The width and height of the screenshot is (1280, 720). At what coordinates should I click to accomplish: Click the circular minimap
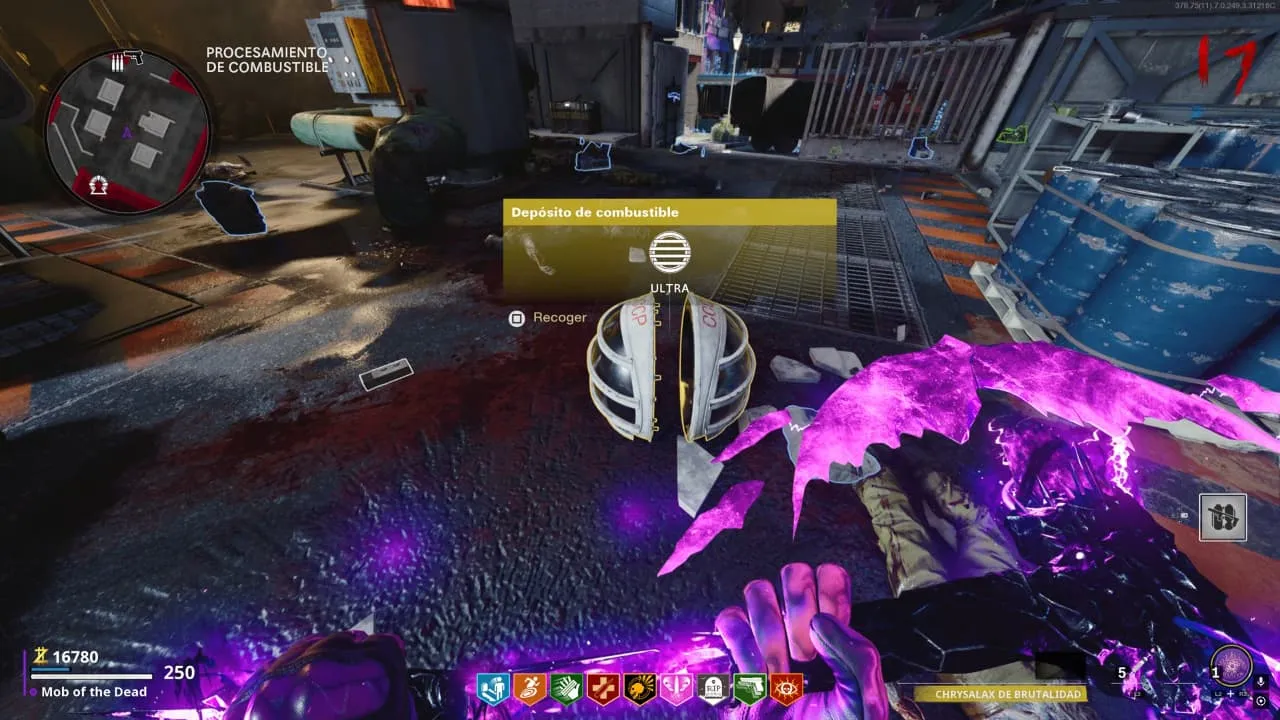[127, 129]
